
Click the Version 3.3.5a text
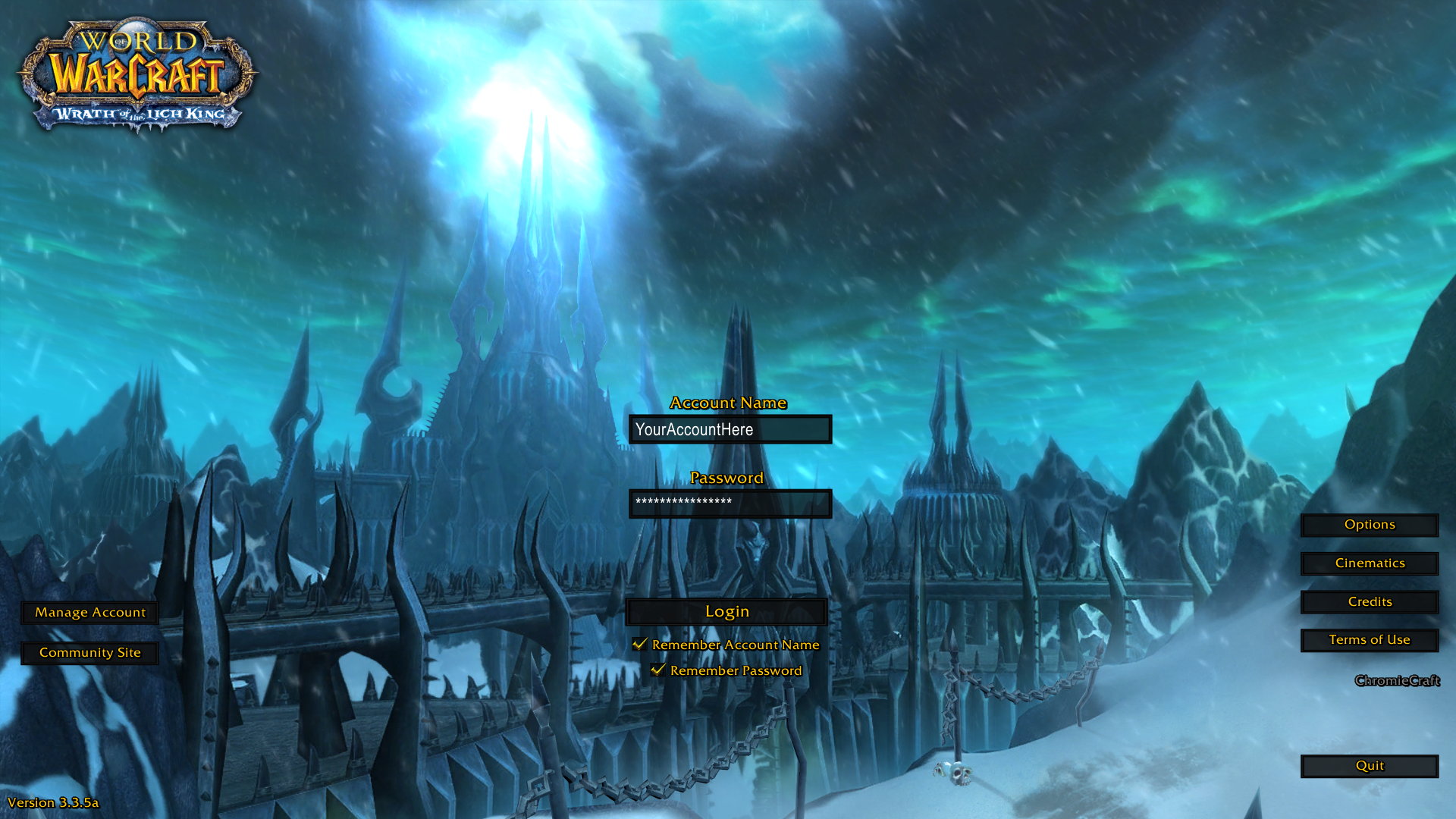pyautogui.click(x=55, y=802)
